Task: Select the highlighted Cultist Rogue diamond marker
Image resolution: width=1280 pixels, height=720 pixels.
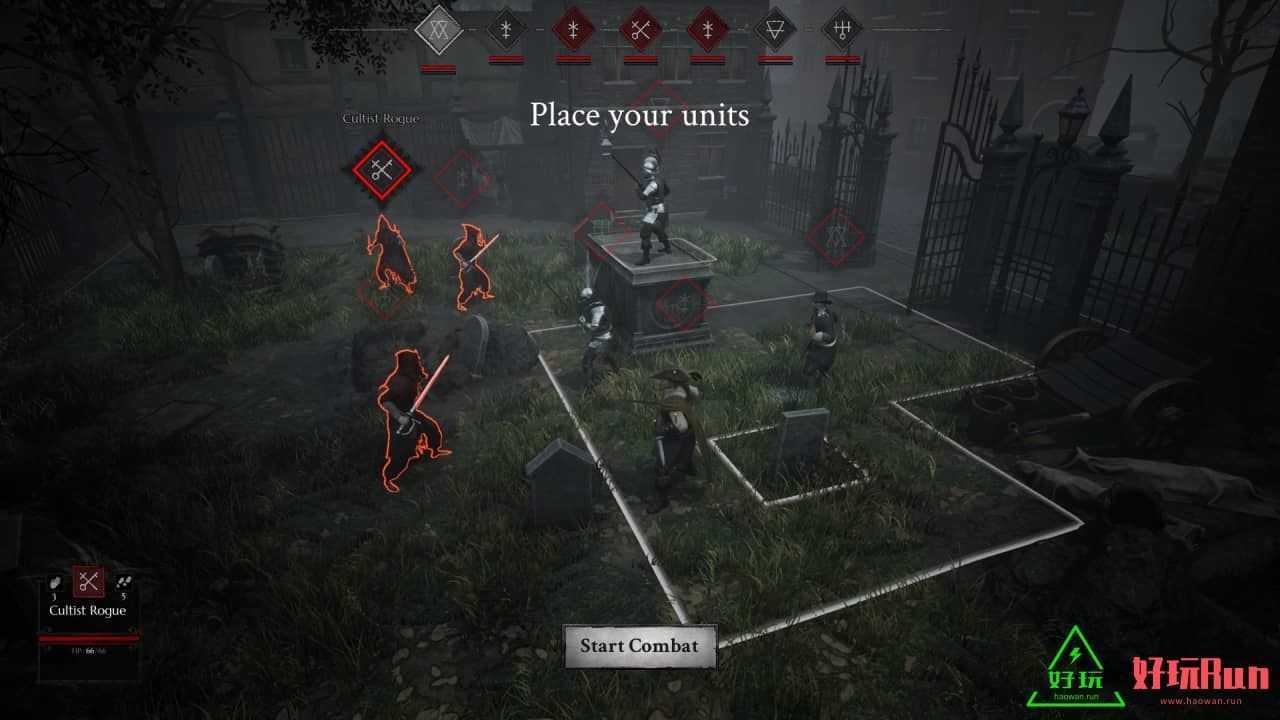Action: 380,170
